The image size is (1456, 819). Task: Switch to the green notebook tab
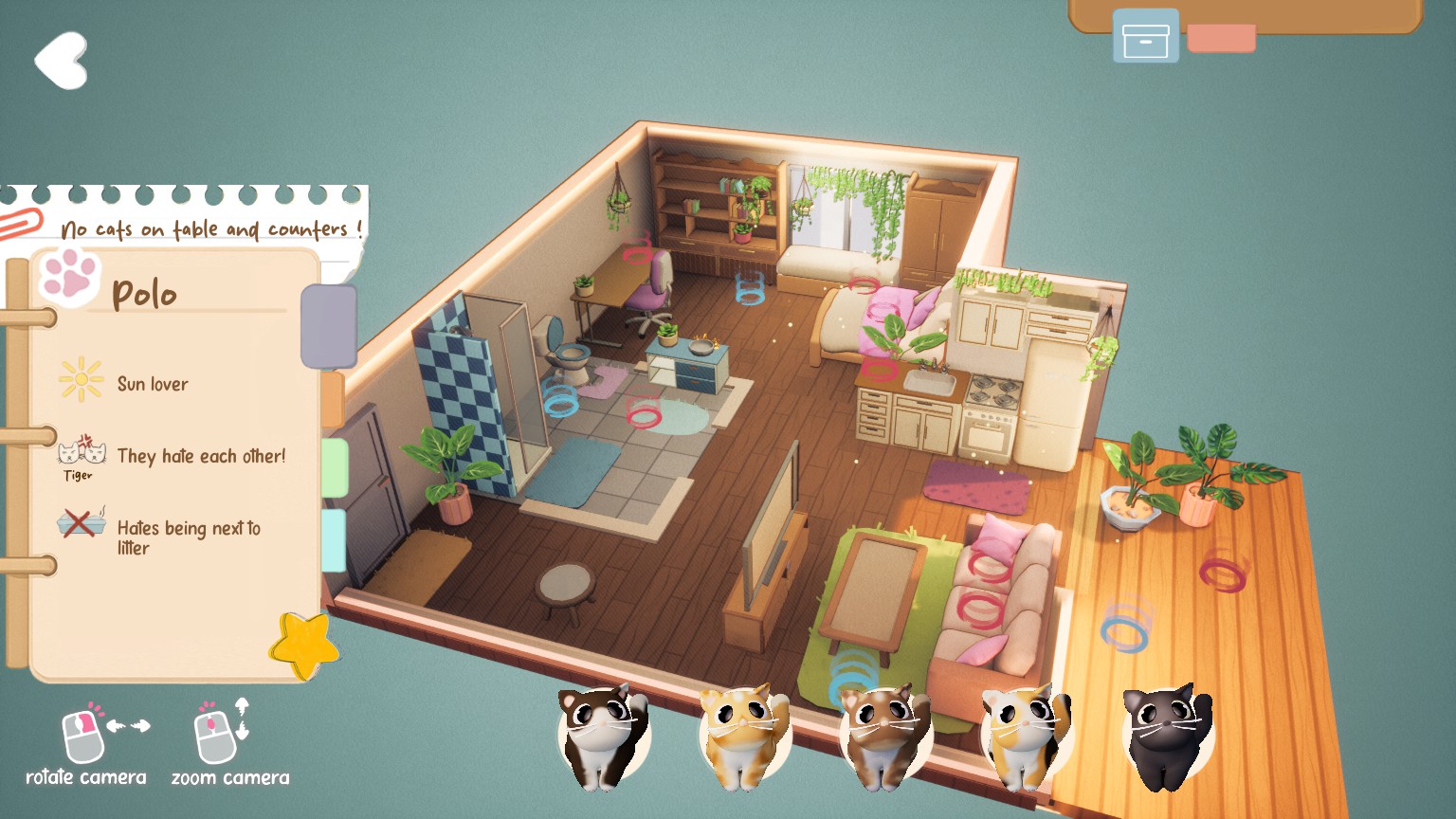[335, 467]
